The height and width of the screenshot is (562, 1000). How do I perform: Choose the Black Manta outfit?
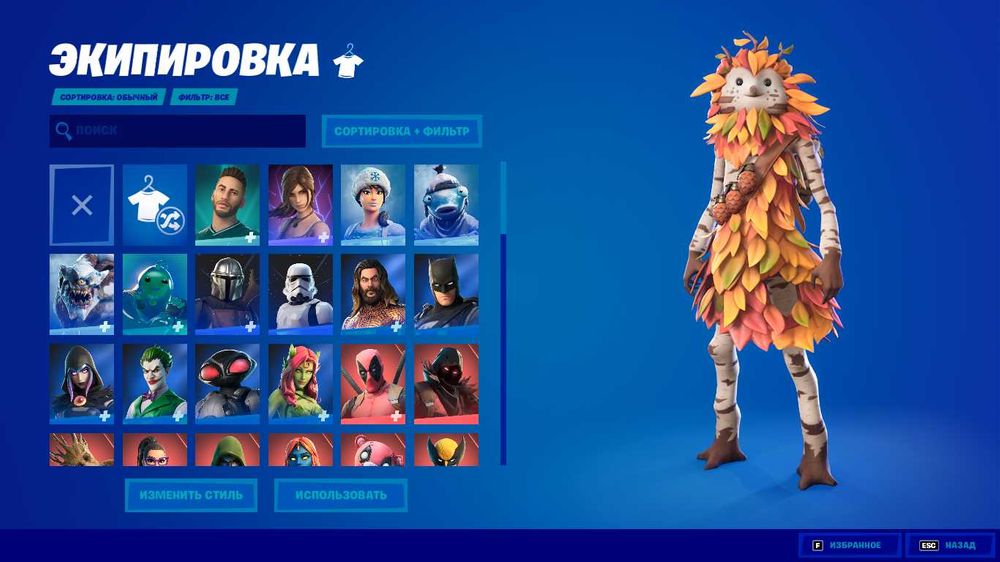tap(228, 382)
